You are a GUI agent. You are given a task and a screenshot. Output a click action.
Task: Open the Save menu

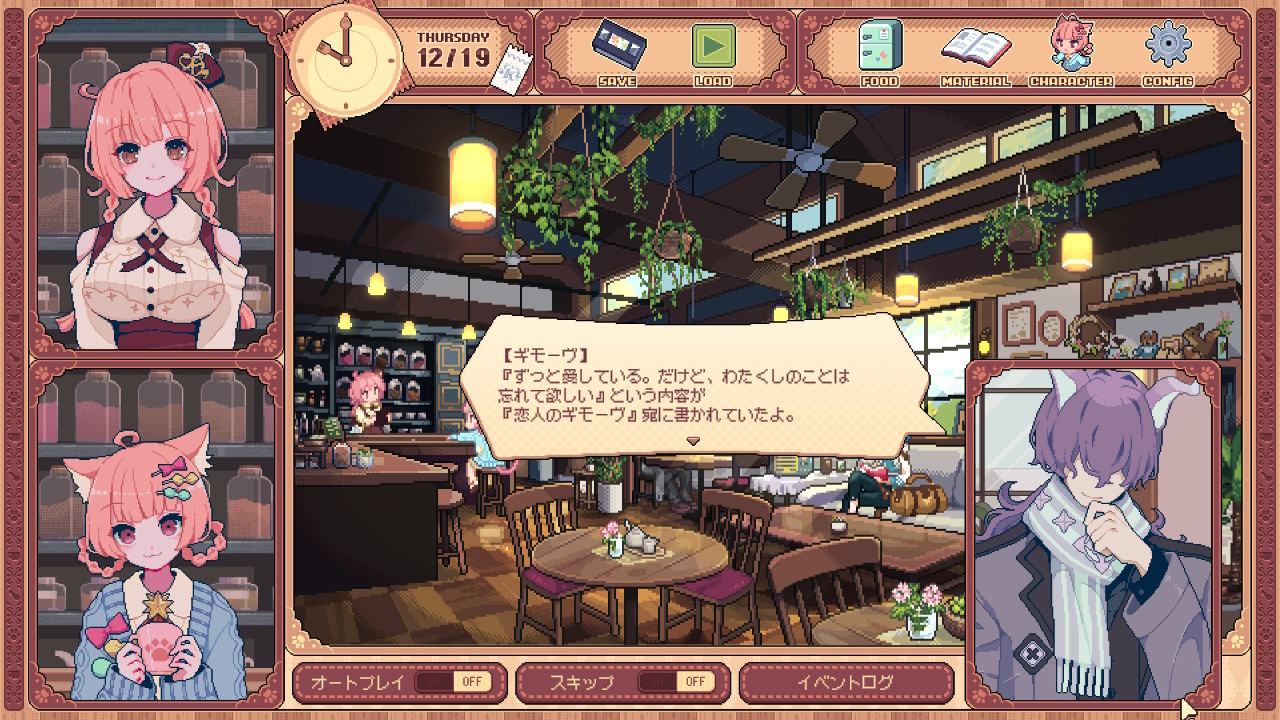coord(616,50)
